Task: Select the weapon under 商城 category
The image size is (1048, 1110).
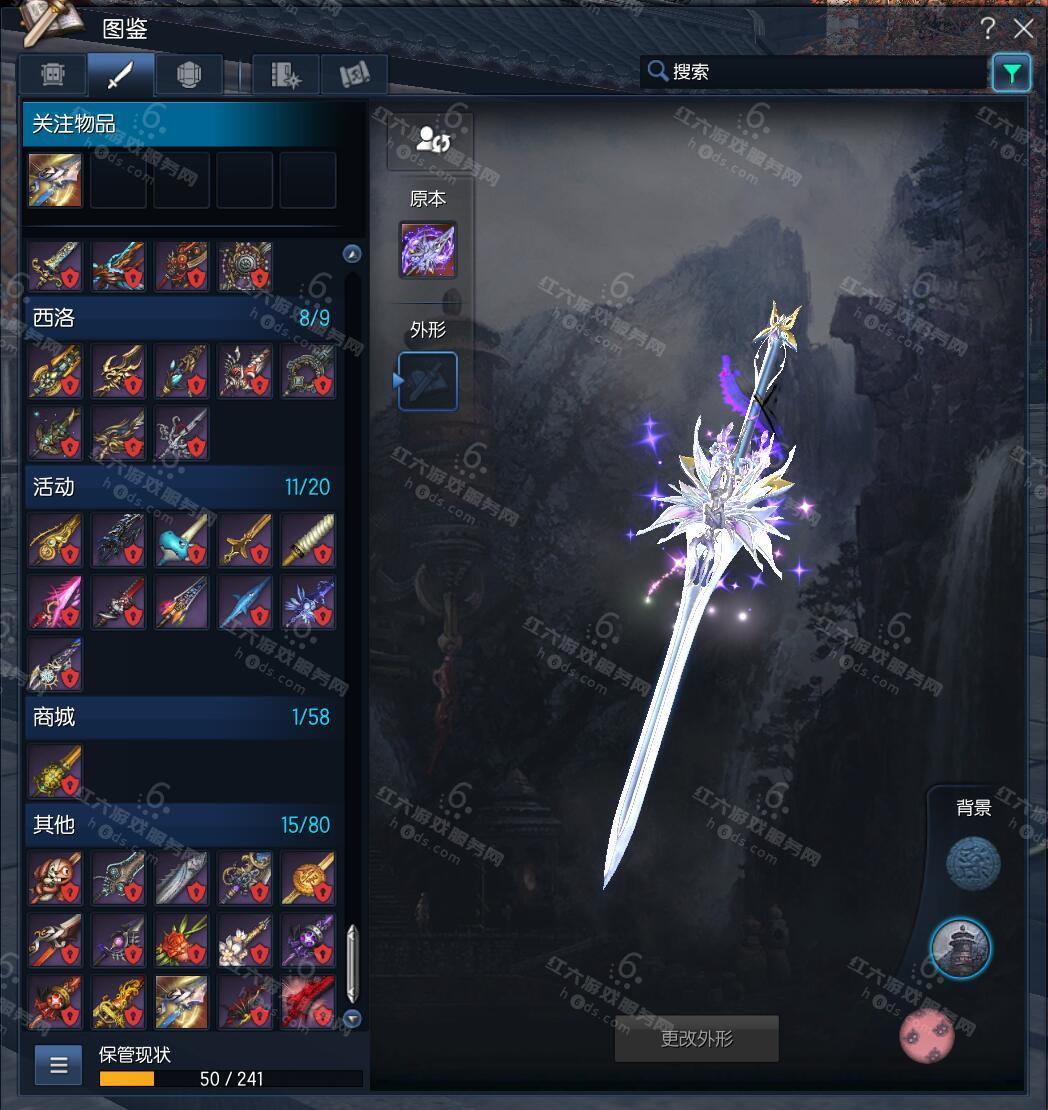Action: [x=56, y=771]
